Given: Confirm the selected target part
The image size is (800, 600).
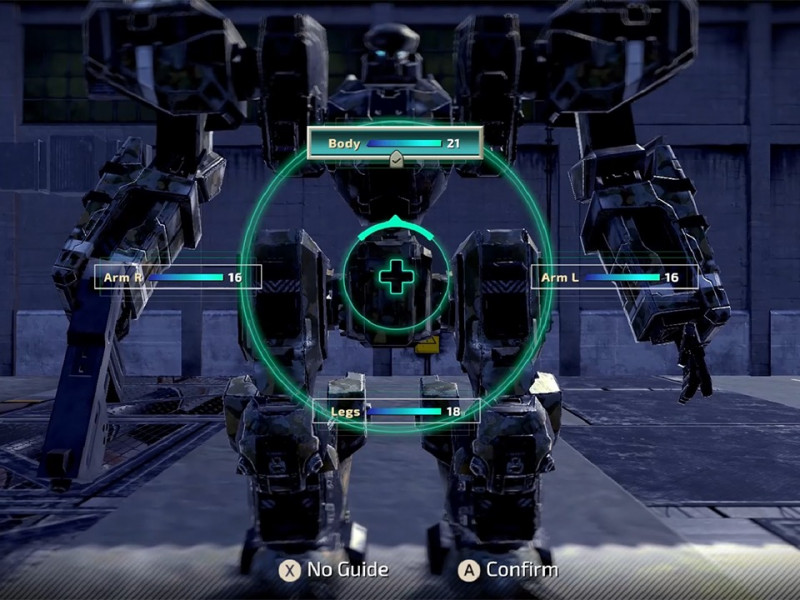Looking at the screenshot, I should (507, 570).
